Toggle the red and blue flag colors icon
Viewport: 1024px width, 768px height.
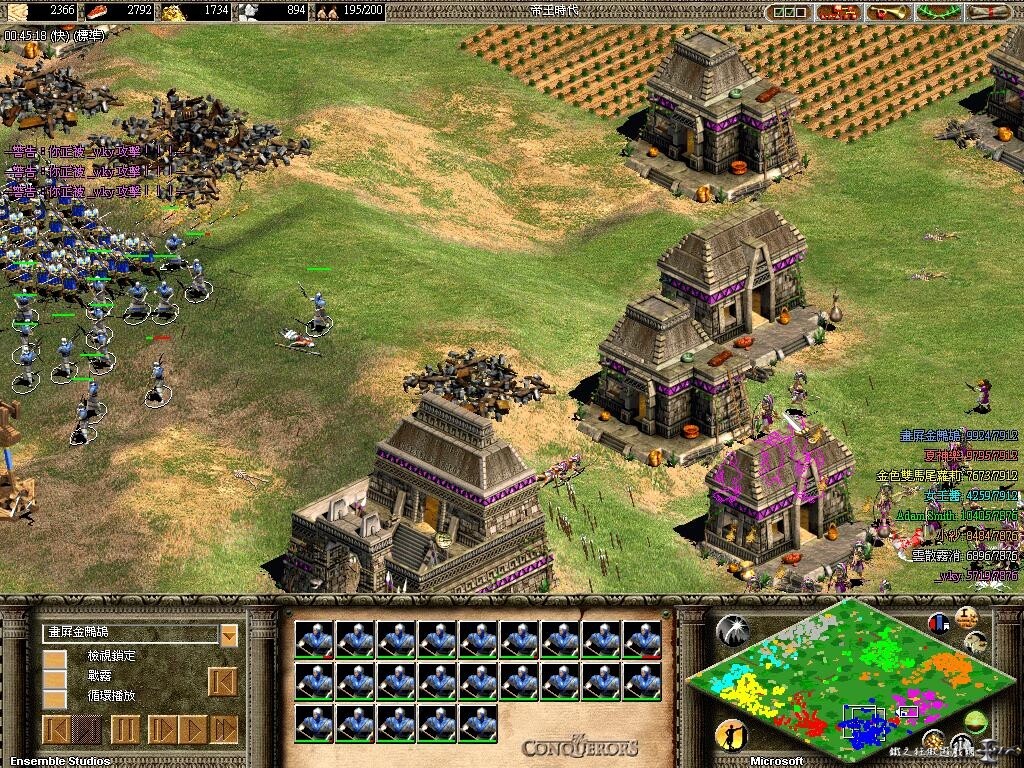pos(938,623)
